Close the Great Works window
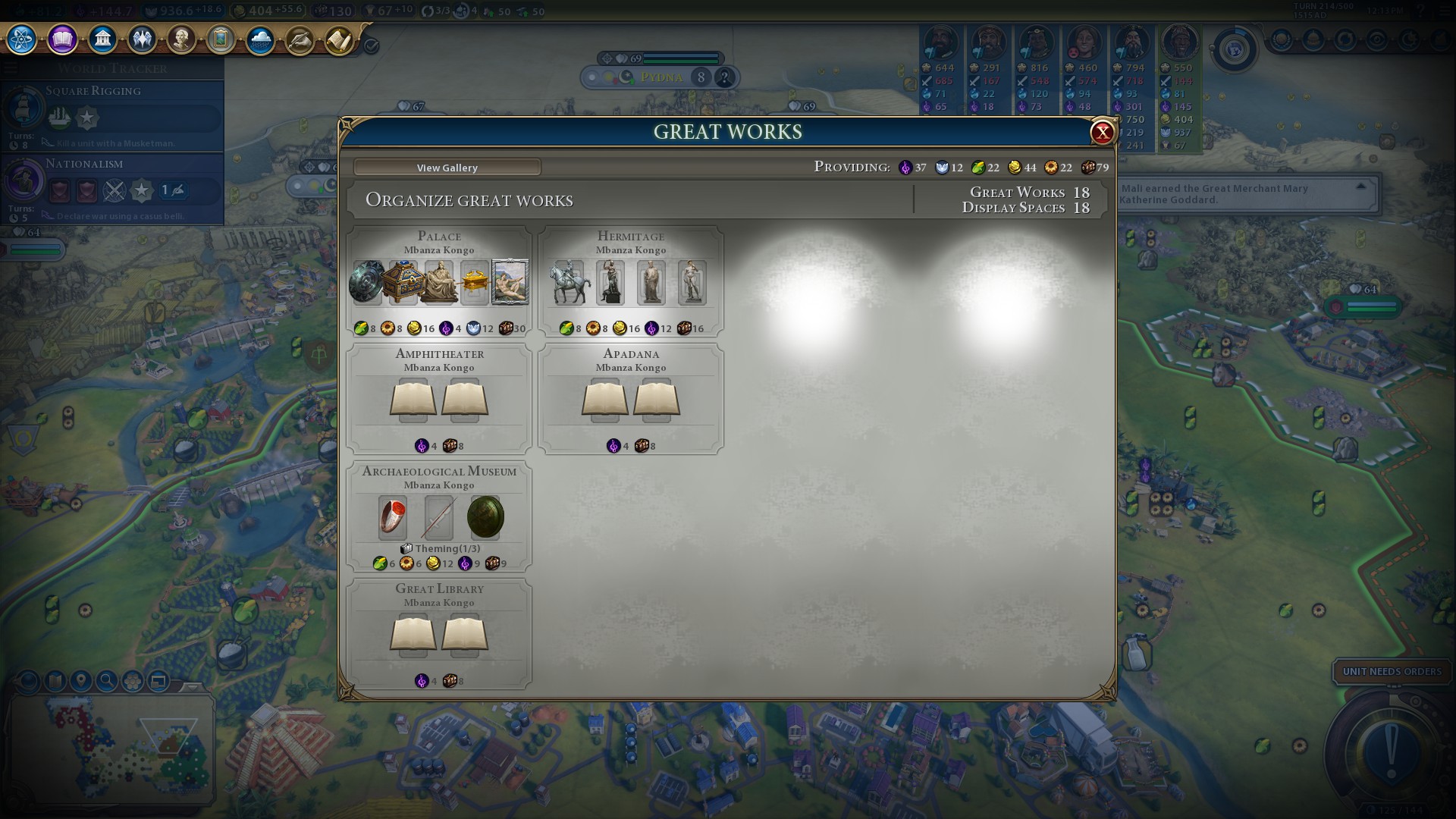The width and height of the screenshot is (1456, 819). pyautogui.click(x=1101, y=133)
